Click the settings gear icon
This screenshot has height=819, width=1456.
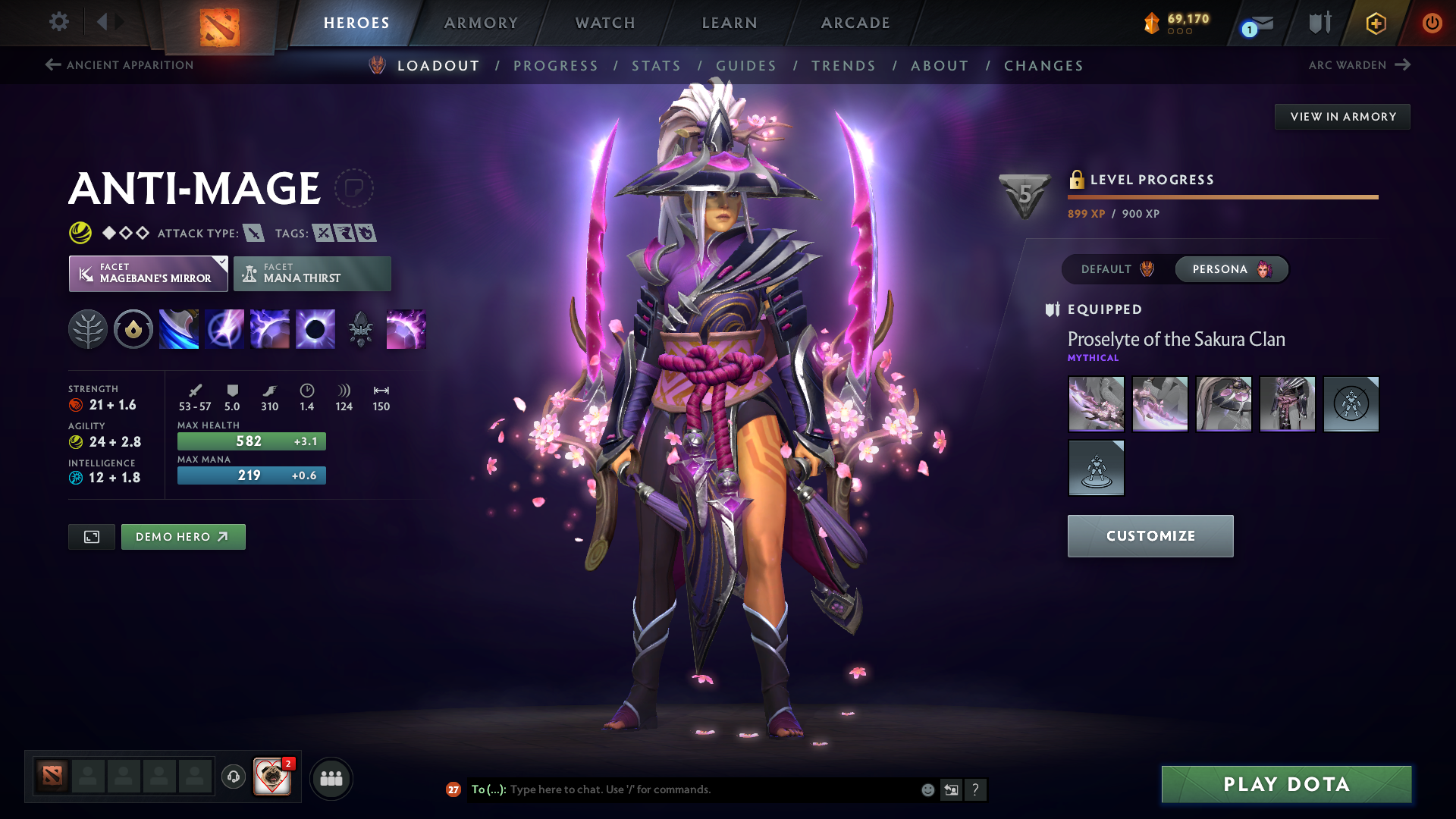point(58,22)
